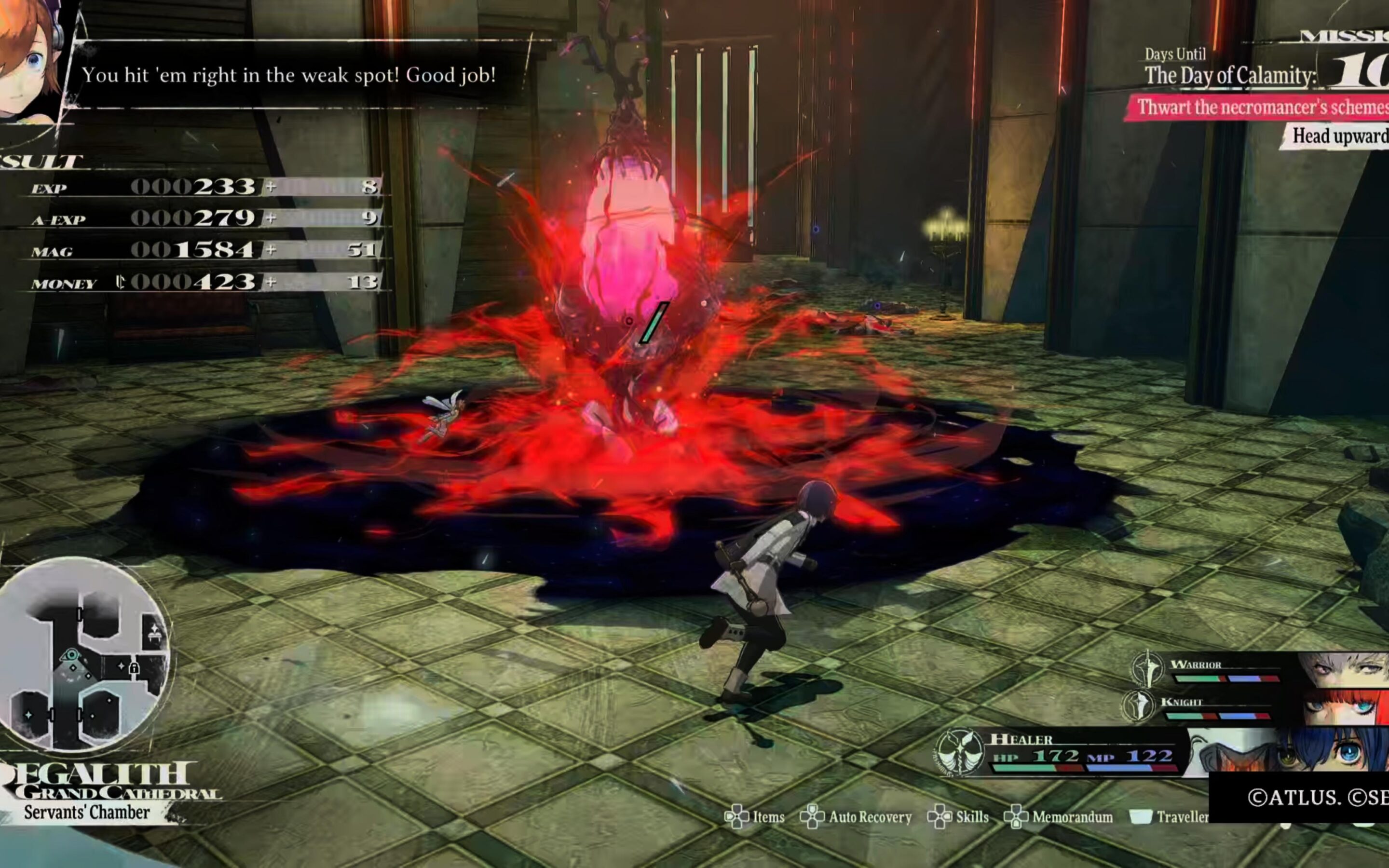1389x868 pixels.
Task: Open the circular dungeon minimap
Action: tap(84, 654)
